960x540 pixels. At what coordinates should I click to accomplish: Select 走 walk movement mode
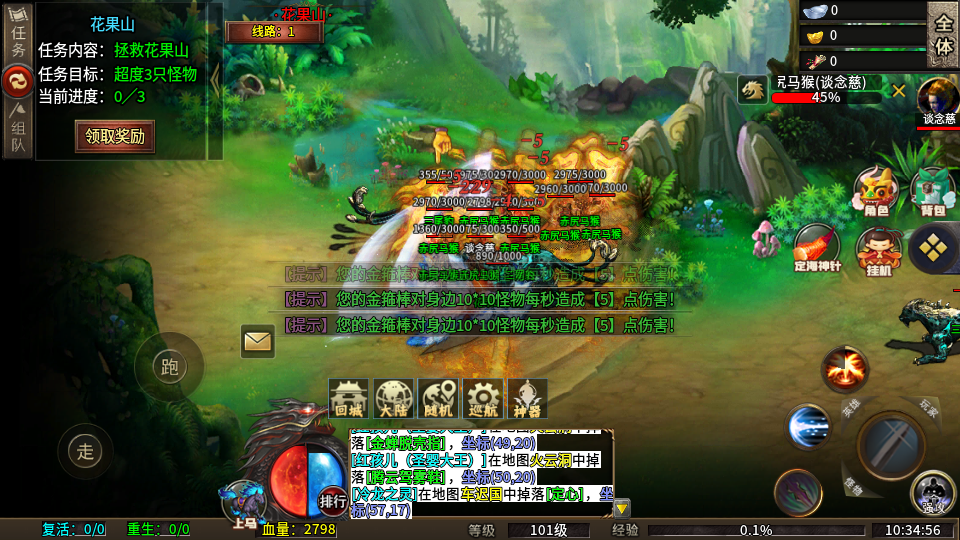tap(85, 451)
